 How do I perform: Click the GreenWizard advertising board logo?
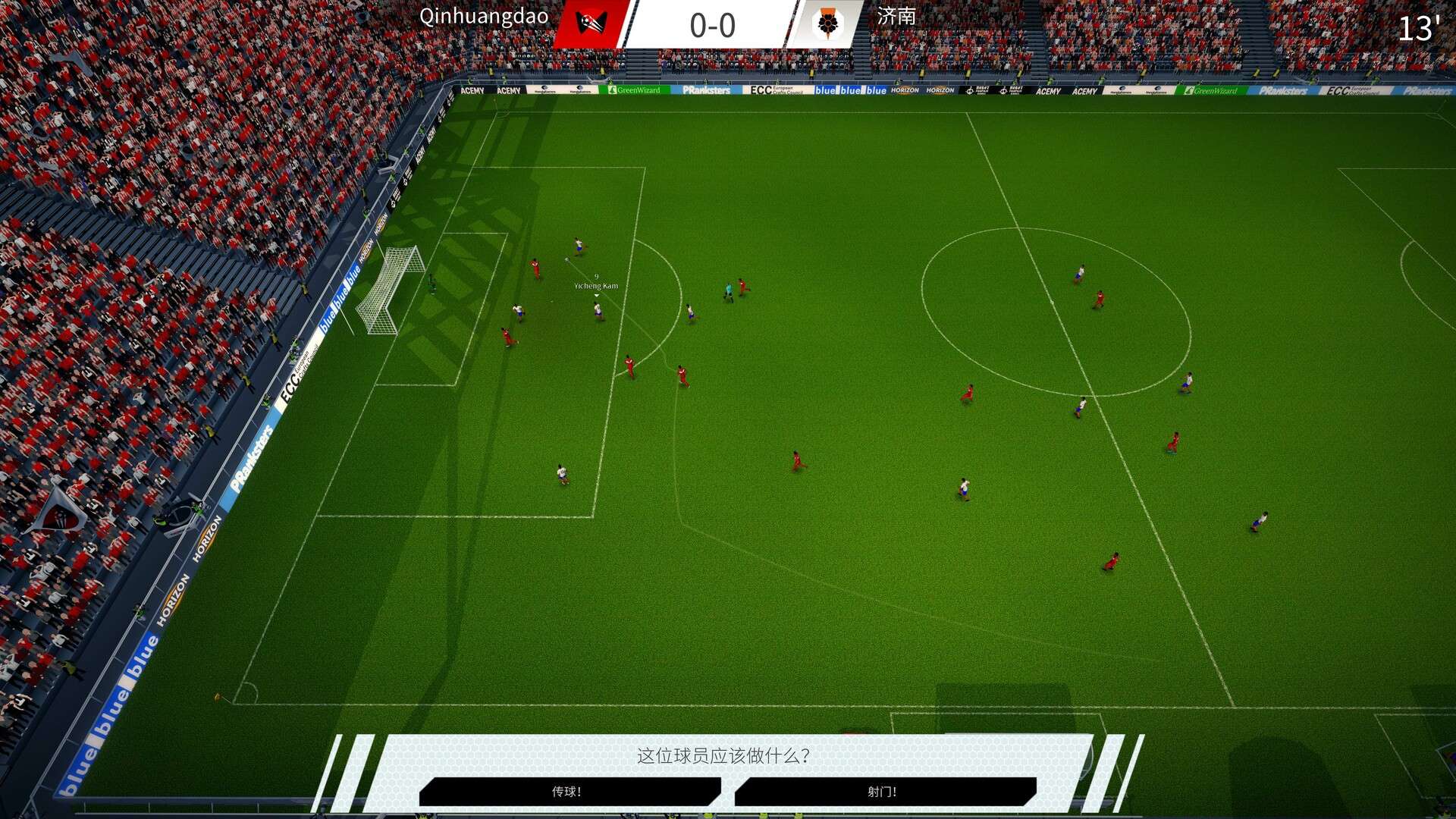[x=638, y=89]
